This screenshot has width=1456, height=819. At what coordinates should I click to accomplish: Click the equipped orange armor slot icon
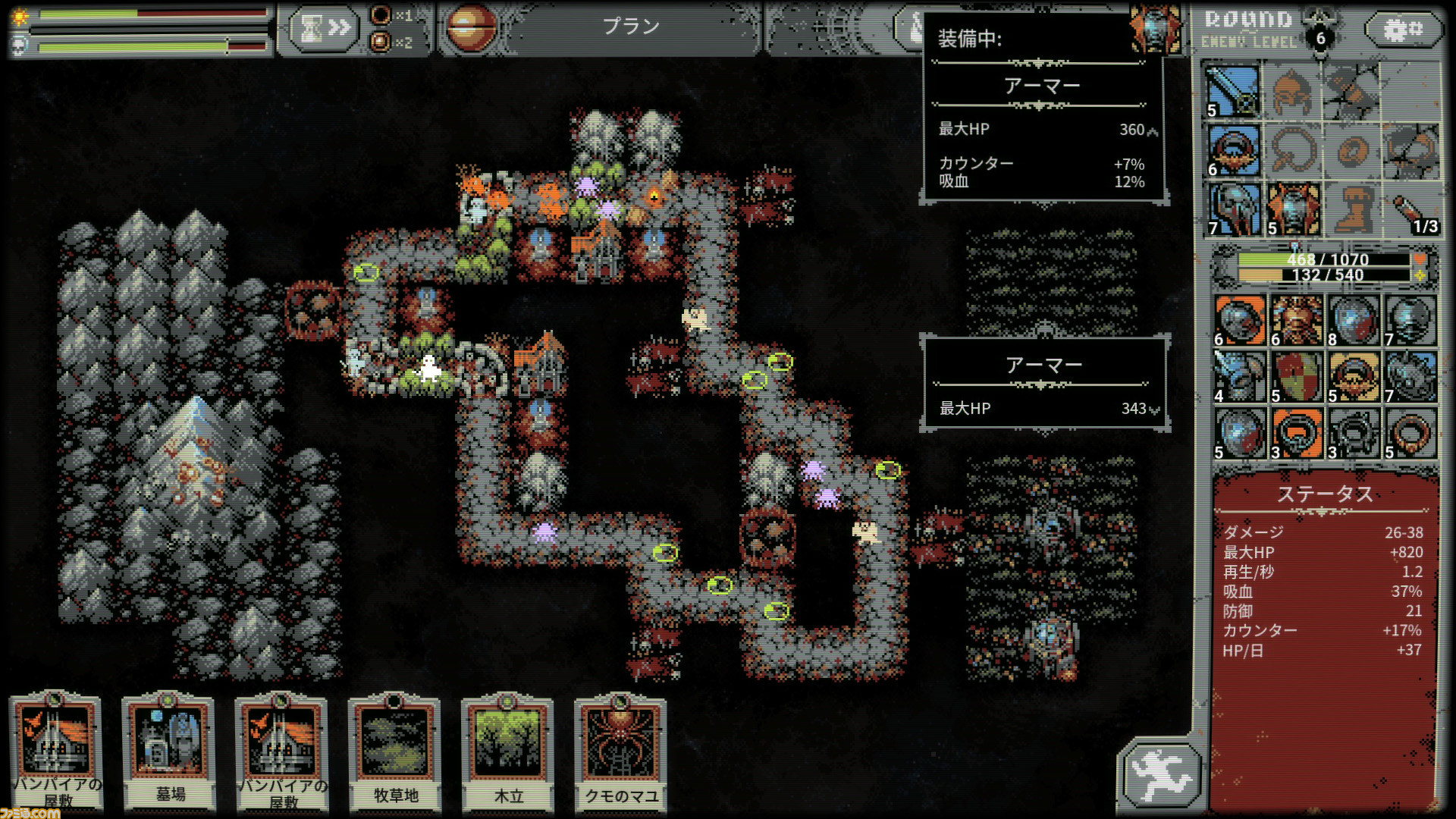tap(1294, 209)
